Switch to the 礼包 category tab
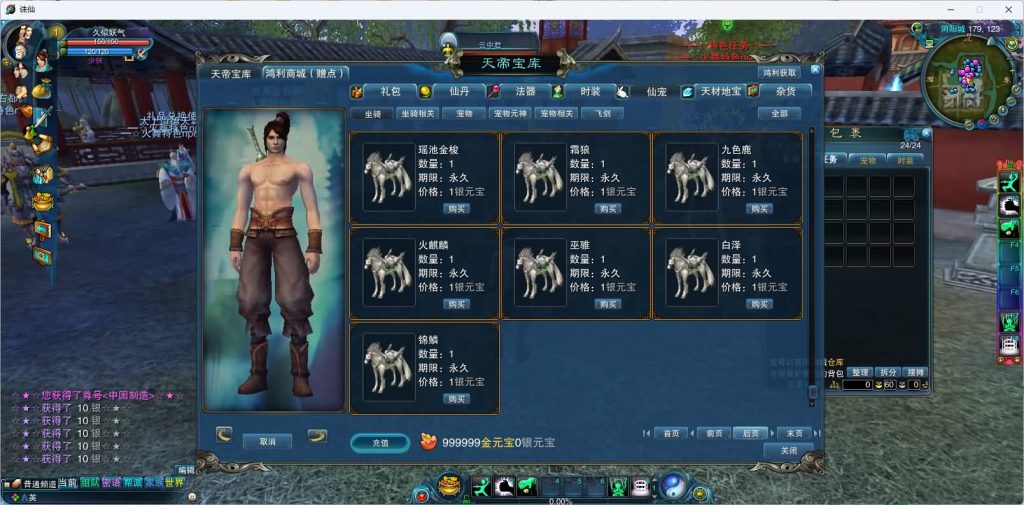The height and width of the screenshot is (505, 1024). [388, 91]
